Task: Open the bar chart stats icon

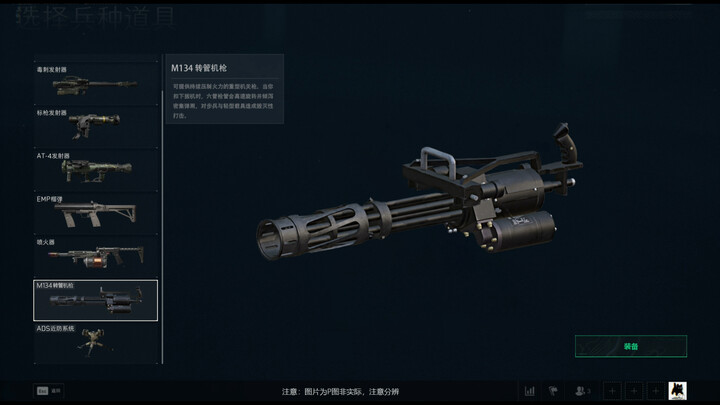Action: [530, 390]
